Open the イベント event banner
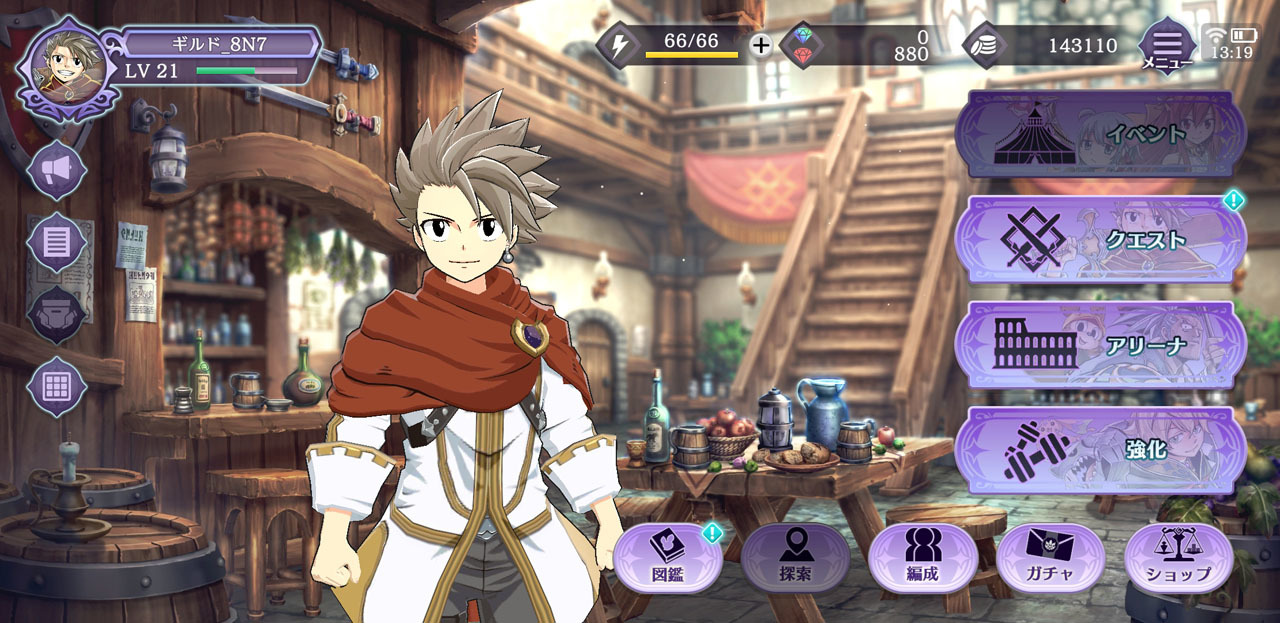 1100,134
